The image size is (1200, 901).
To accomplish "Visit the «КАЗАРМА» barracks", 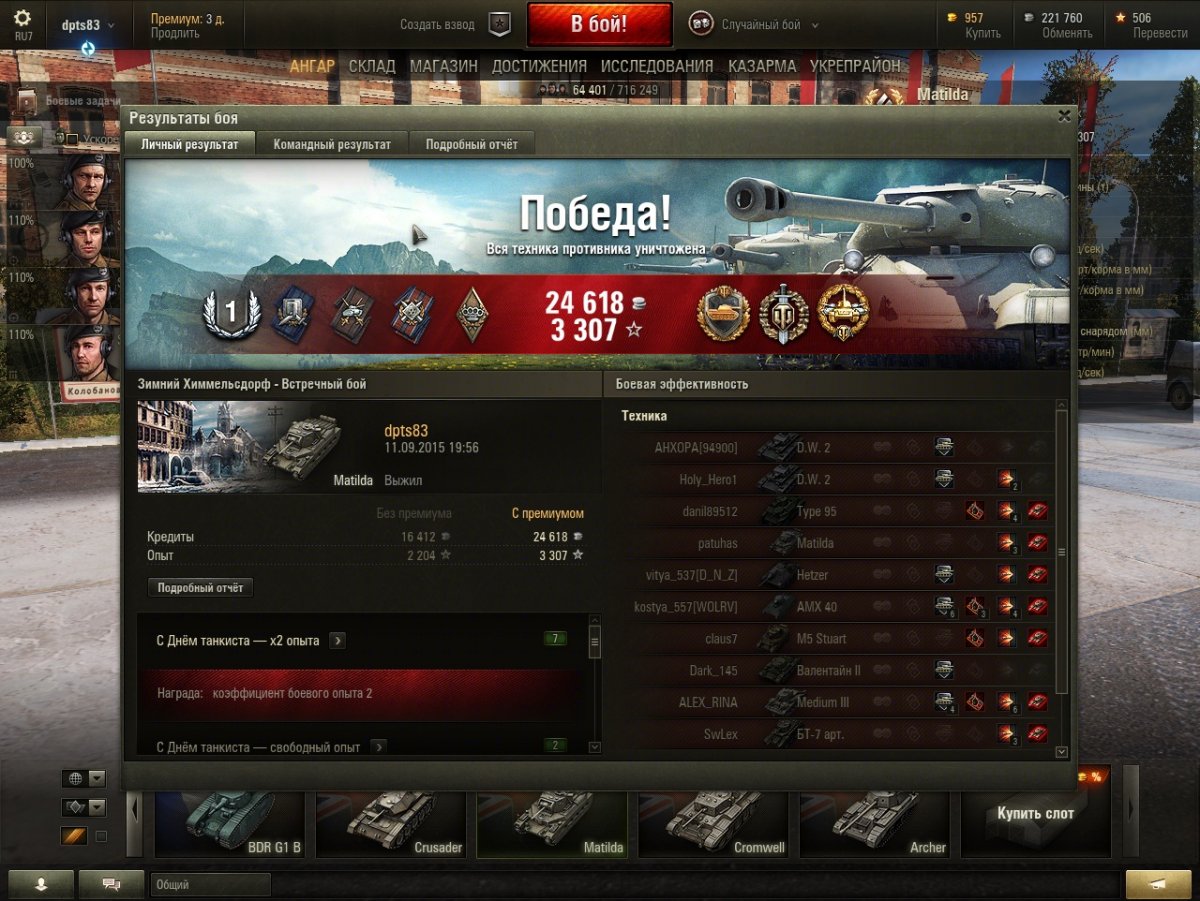I will (x=762, y=66).
